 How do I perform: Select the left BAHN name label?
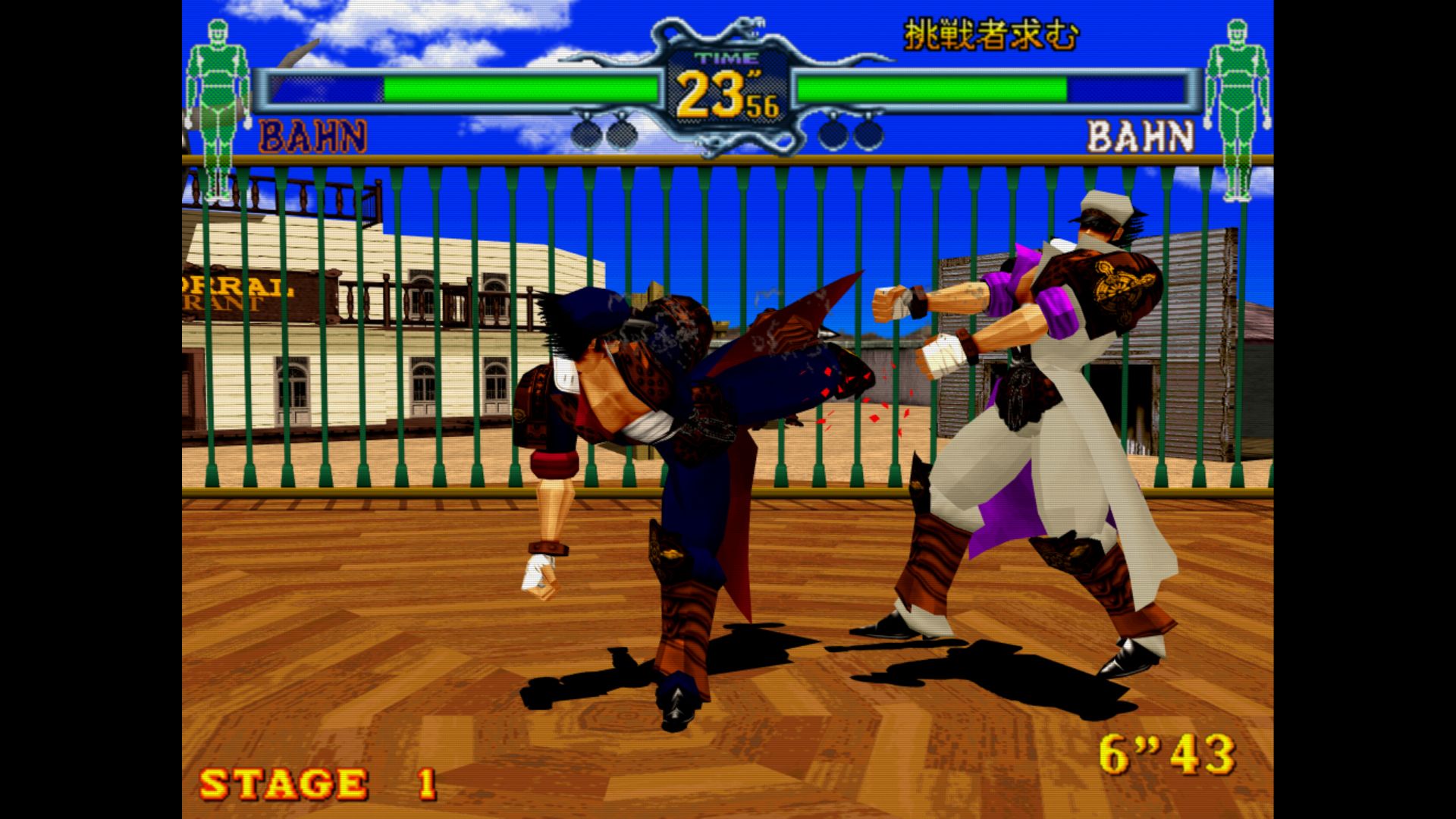pos(312,135)
